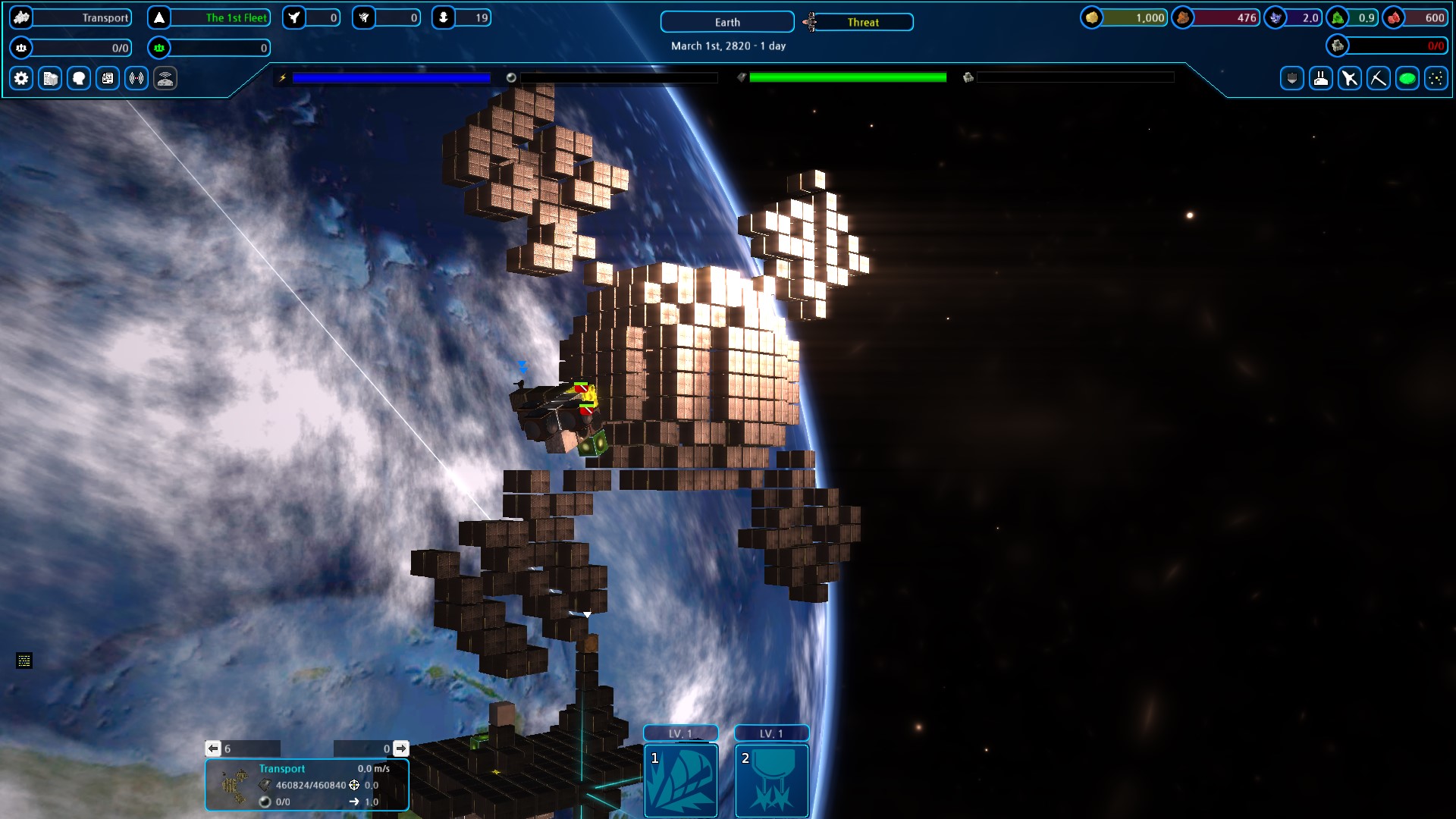Toggle the radar/sensor dome icon
Image resolution: width=1456 pixels, height=819 pixels.
point(165,78)
